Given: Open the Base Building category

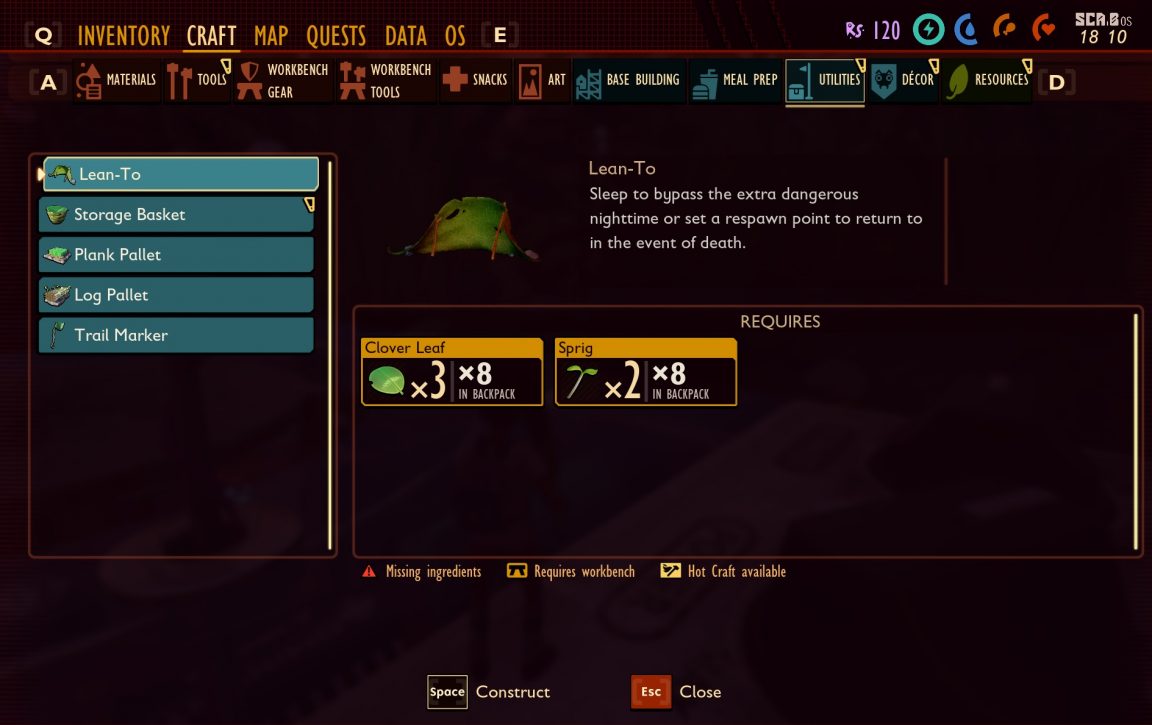Looking at the screenshot, I should [629, 80].
